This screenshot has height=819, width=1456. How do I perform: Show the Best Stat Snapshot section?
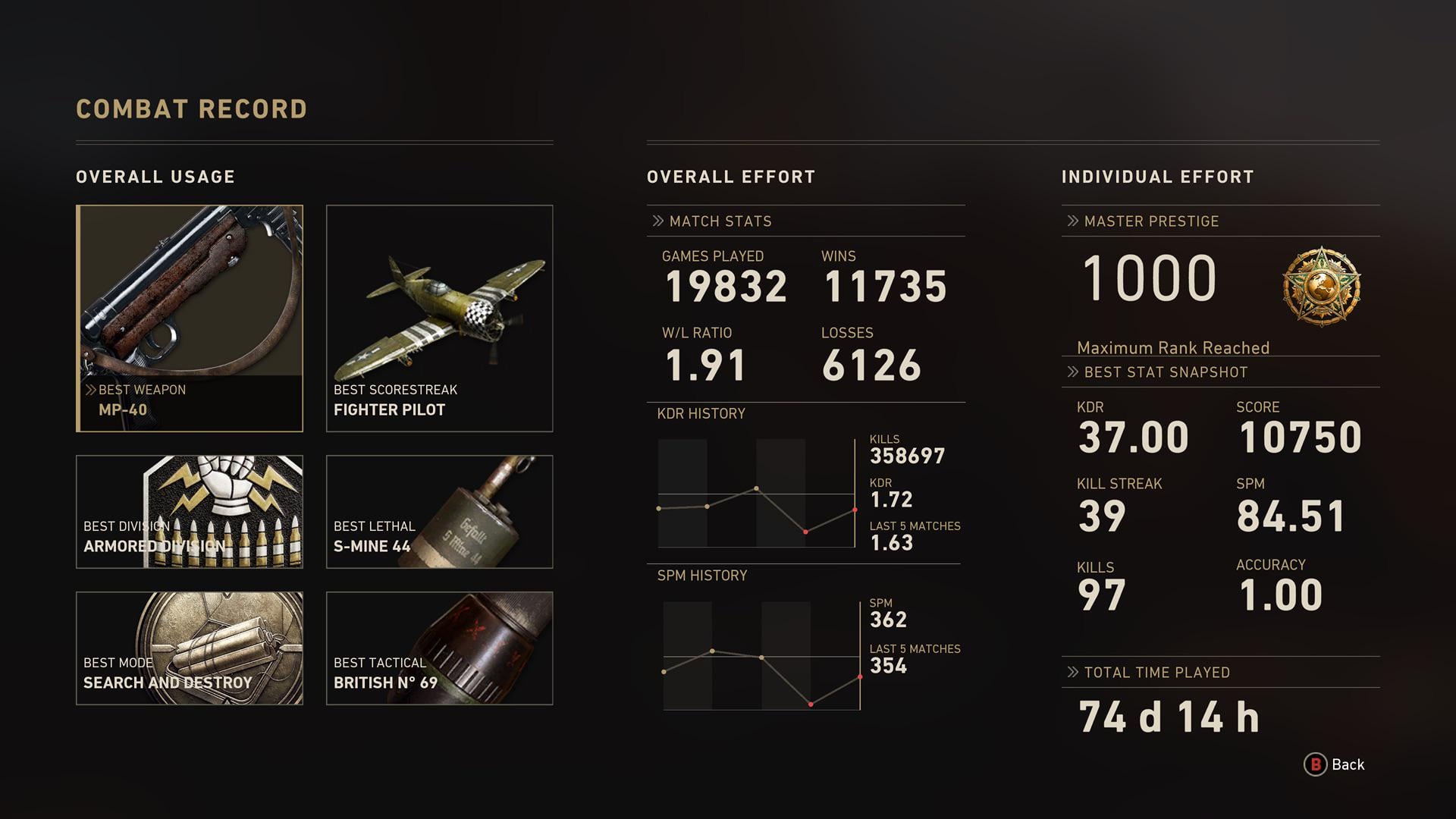coord(1165,372)
